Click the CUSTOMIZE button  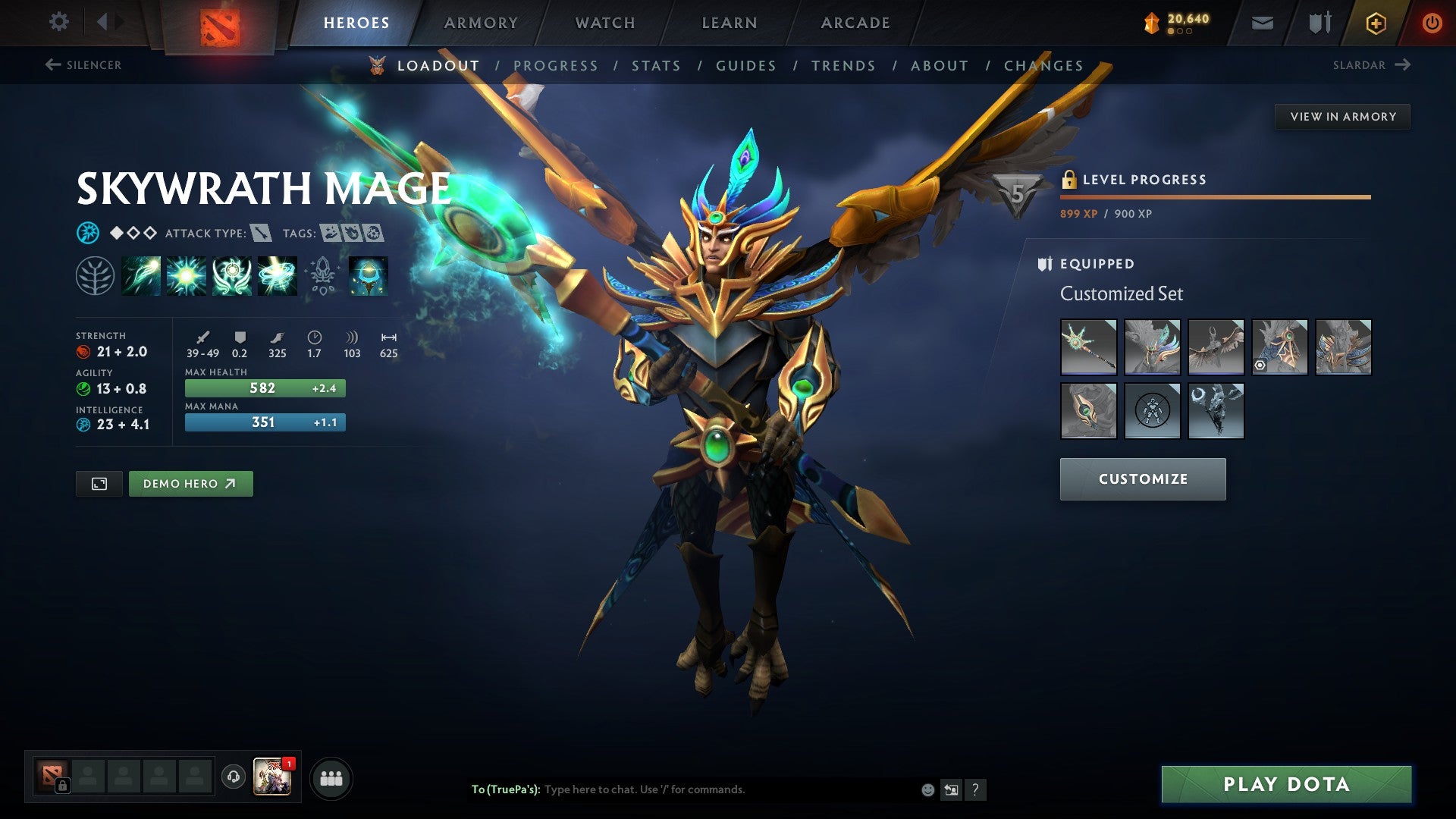click(1143, 479)
